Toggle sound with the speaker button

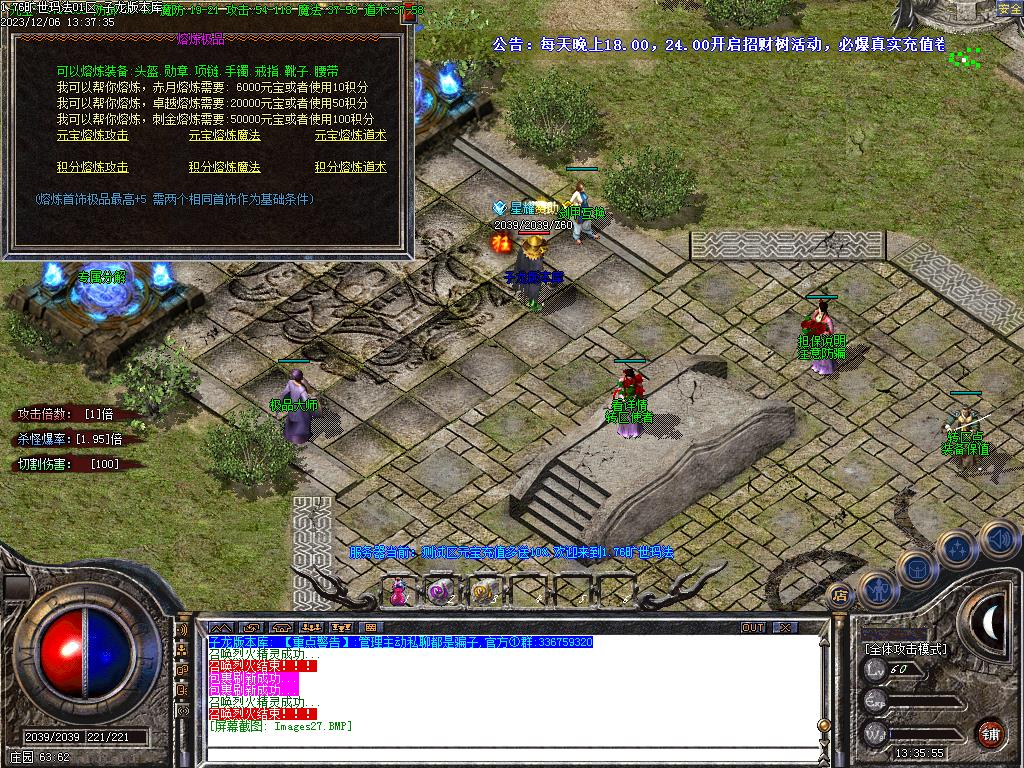(x=998, y=539)
